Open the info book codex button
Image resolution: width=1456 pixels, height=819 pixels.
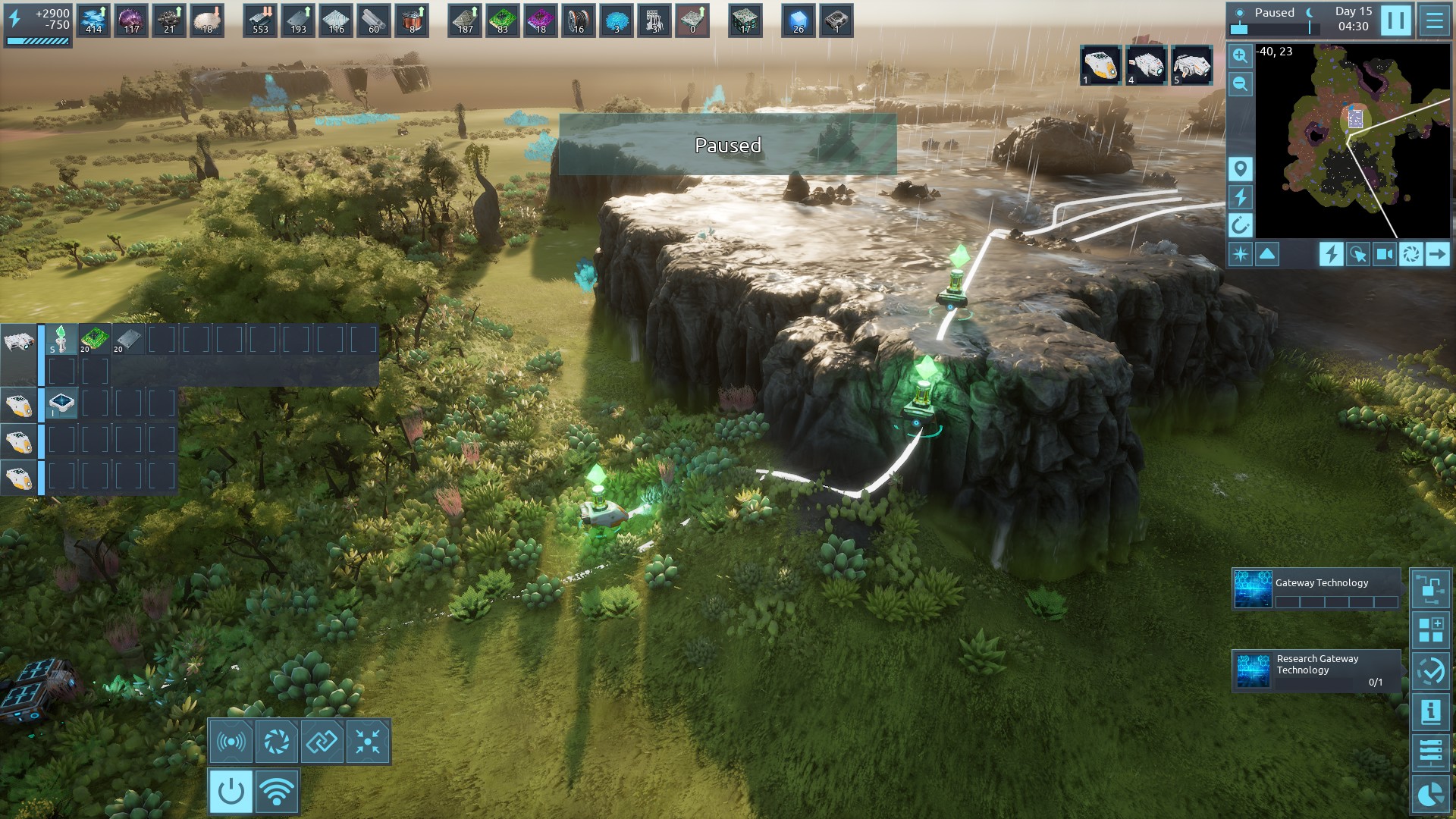coord(1430,711)
